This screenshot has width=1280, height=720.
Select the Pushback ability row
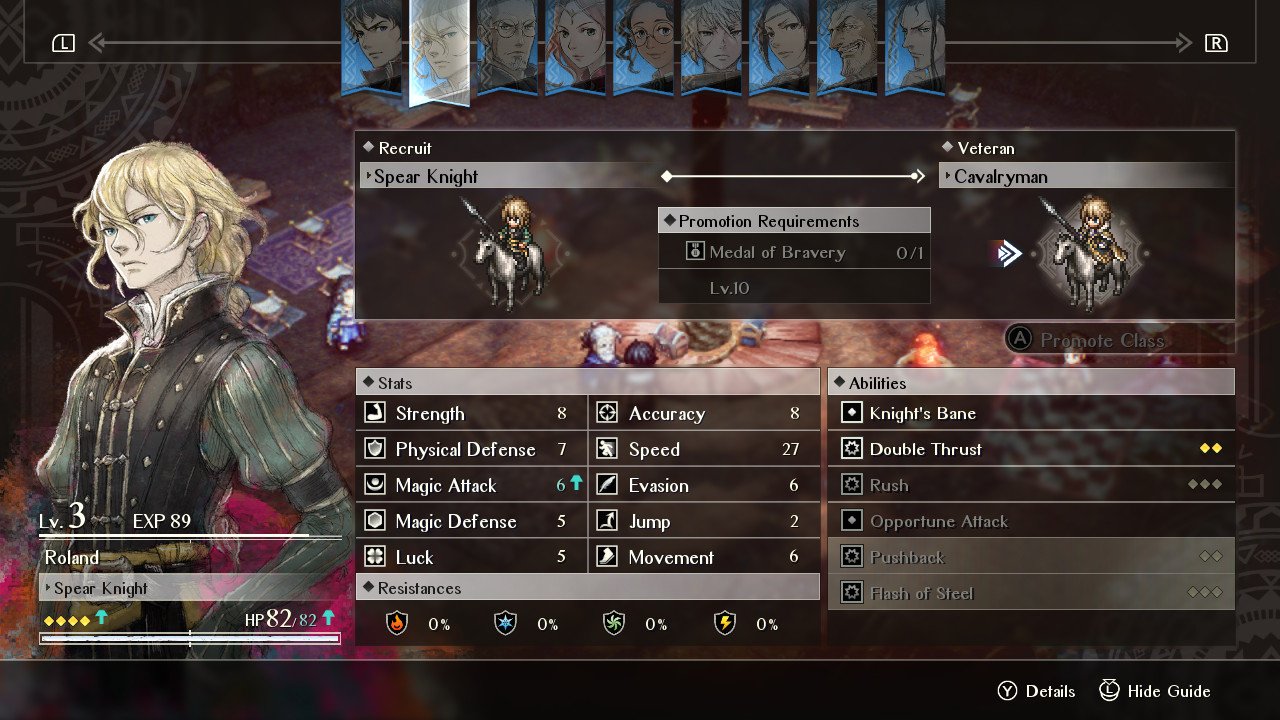click(x=1030, y=557)
